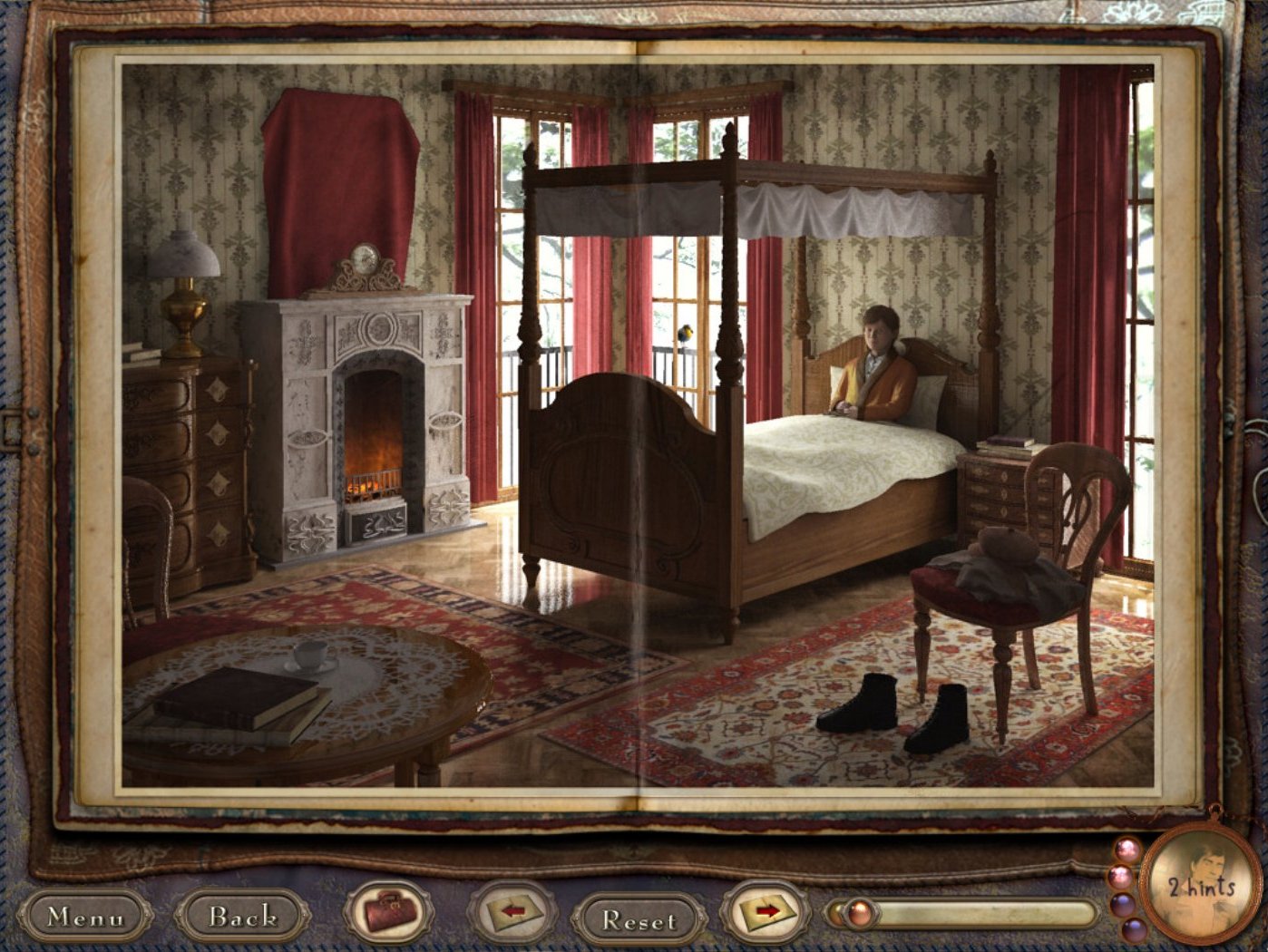Select the red orb beside the hint medallion
This screenshot has height=952, width=1268.
tap(1119, 877)
